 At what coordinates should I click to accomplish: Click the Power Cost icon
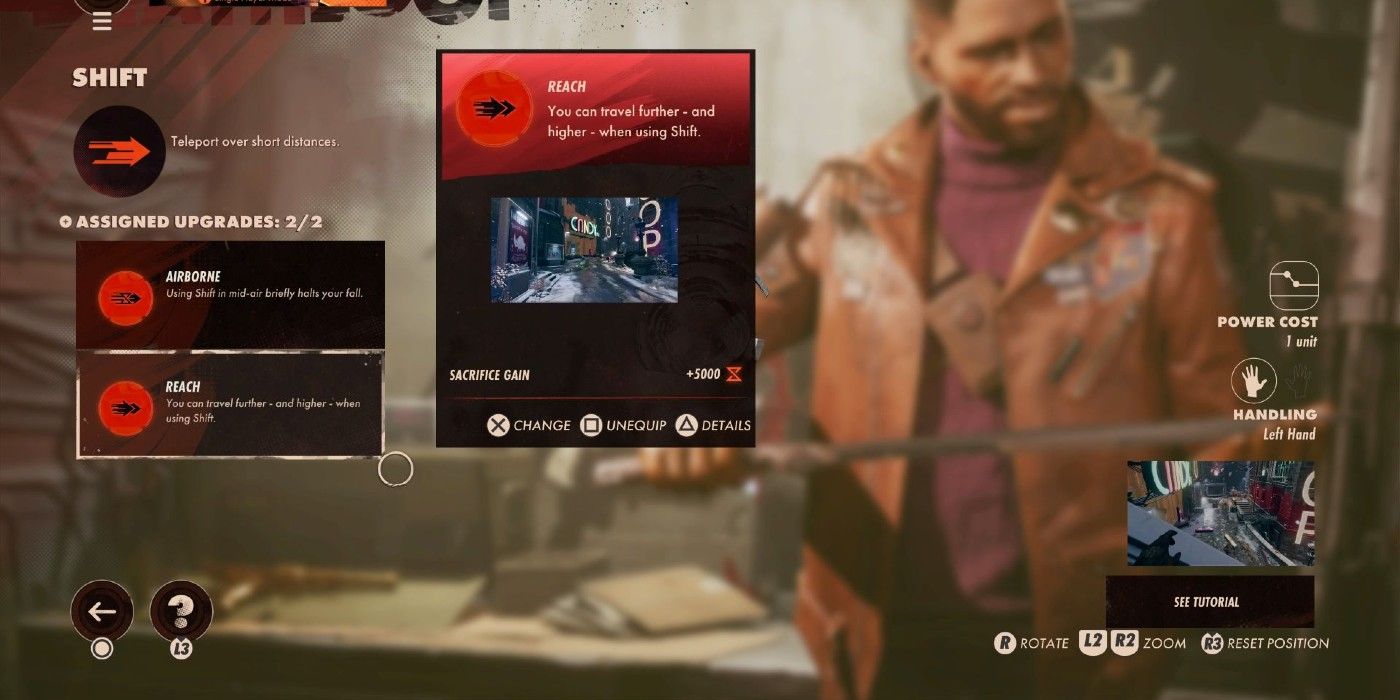(1294, 286)
